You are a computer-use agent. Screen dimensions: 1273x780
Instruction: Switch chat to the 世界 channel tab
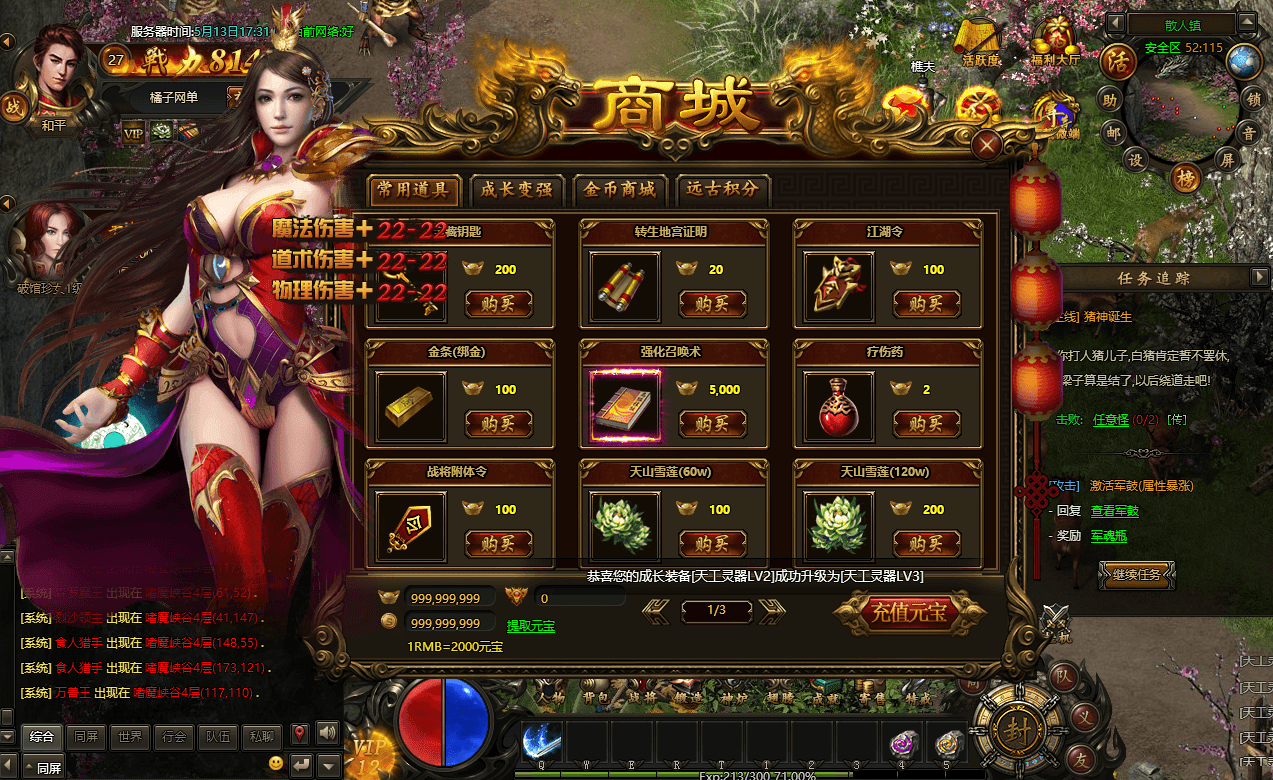pos(129,737)
